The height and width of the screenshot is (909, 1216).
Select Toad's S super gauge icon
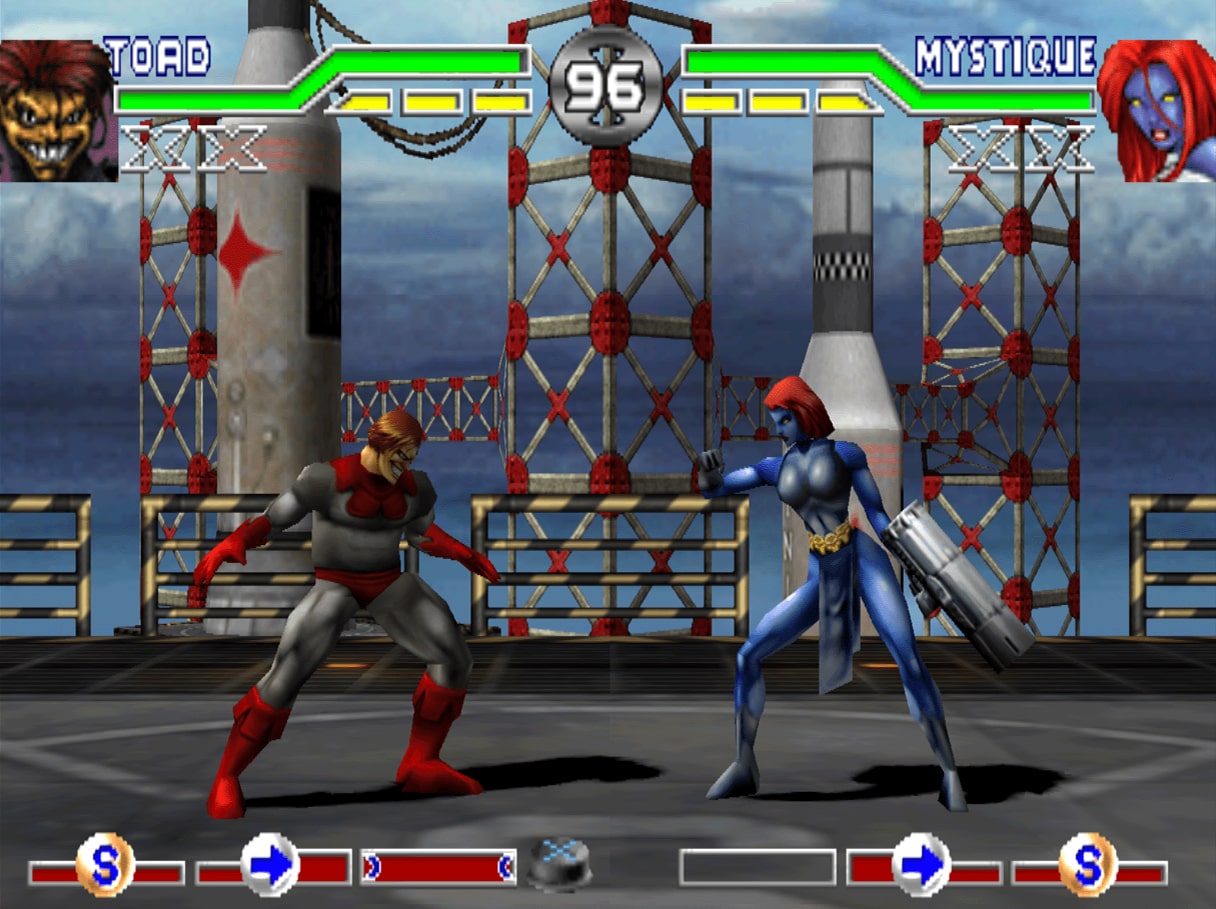(x=105, y=865)
